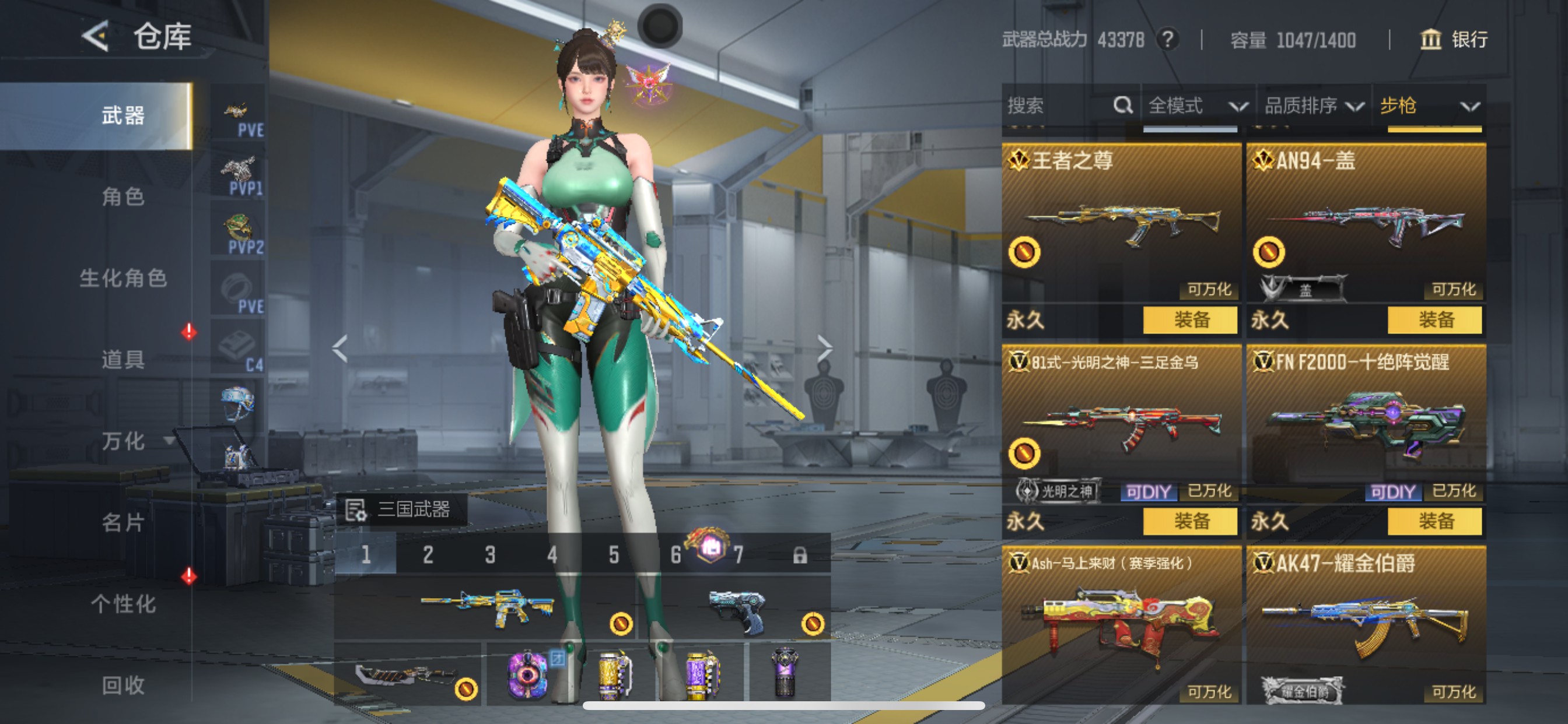
Task: Go back from the 仓库 warehouse screen
Action: (x=96, y=37)
